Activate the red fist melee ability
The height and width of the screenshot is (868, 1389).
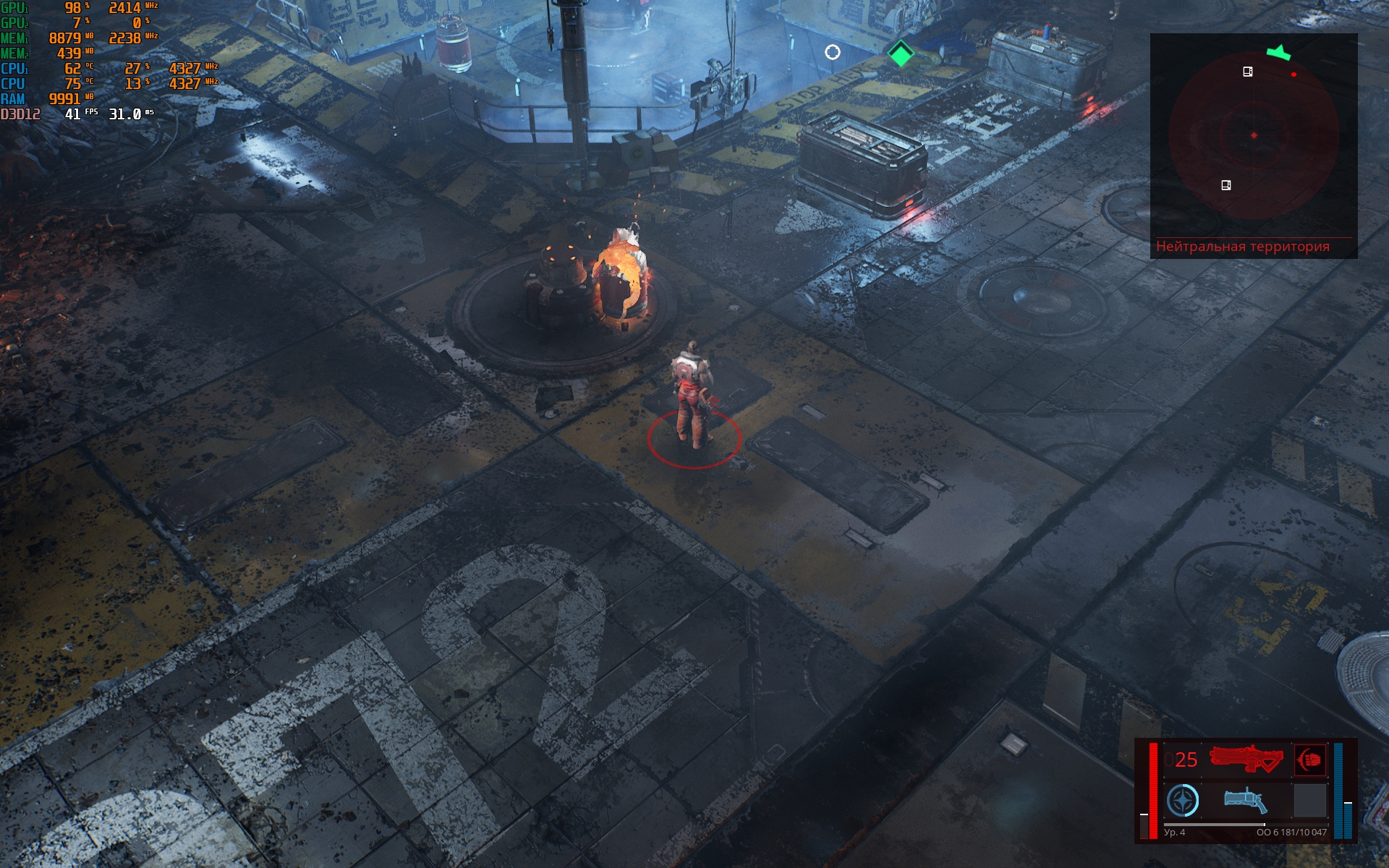tap(1310, 759)
